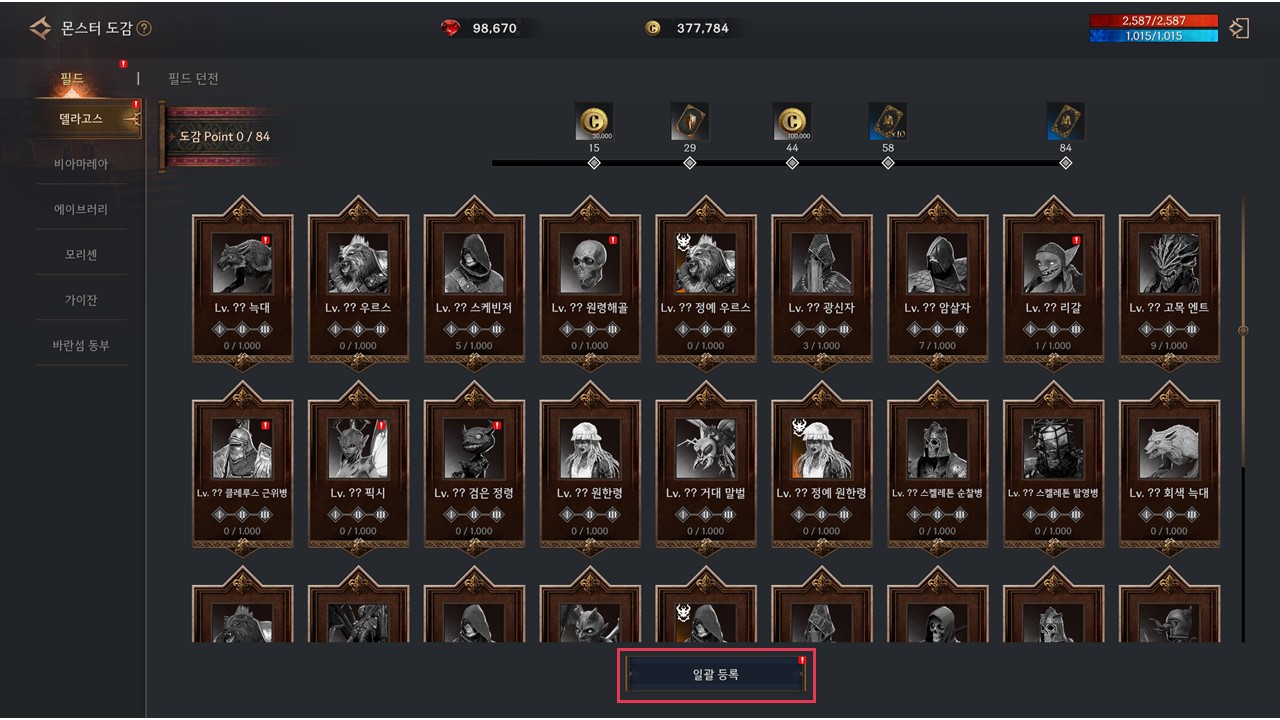Choose the 델라고스 region
1280x720 pixels.
(x=80, y=119)
